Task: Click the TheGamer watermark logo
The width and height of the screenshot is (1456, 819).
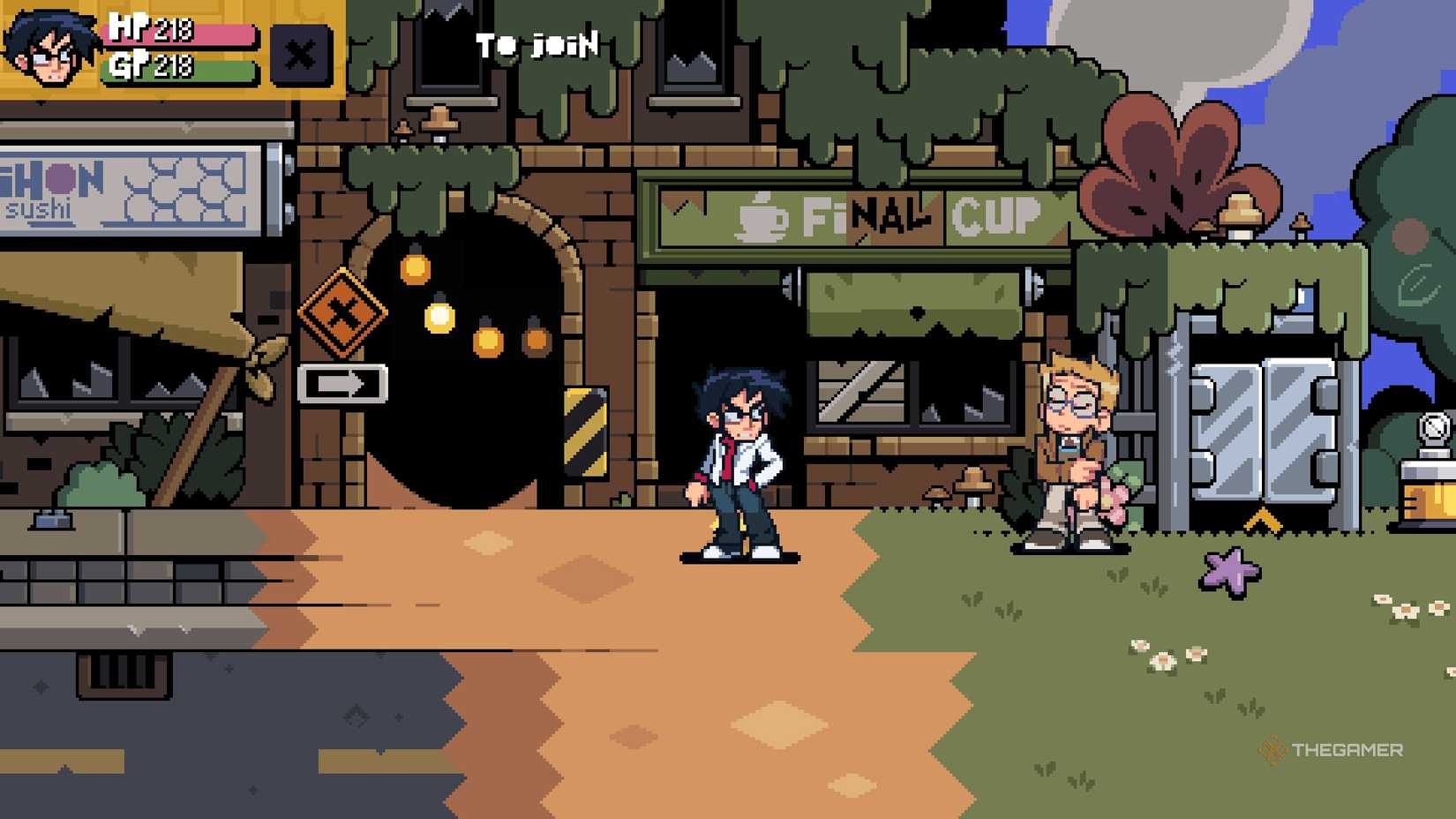Action: (x=1332, y=750)
